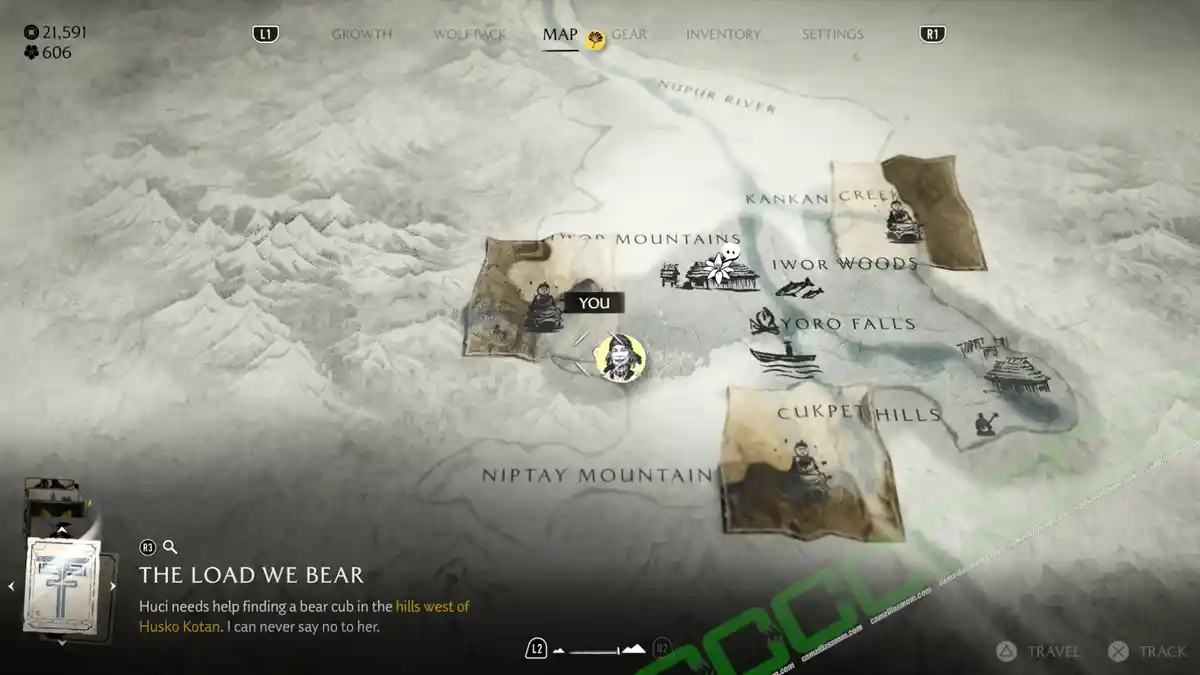Select the musician marker east of Cukpet Hills
Screen dimensions: 1200x675
tap(984, 423)
